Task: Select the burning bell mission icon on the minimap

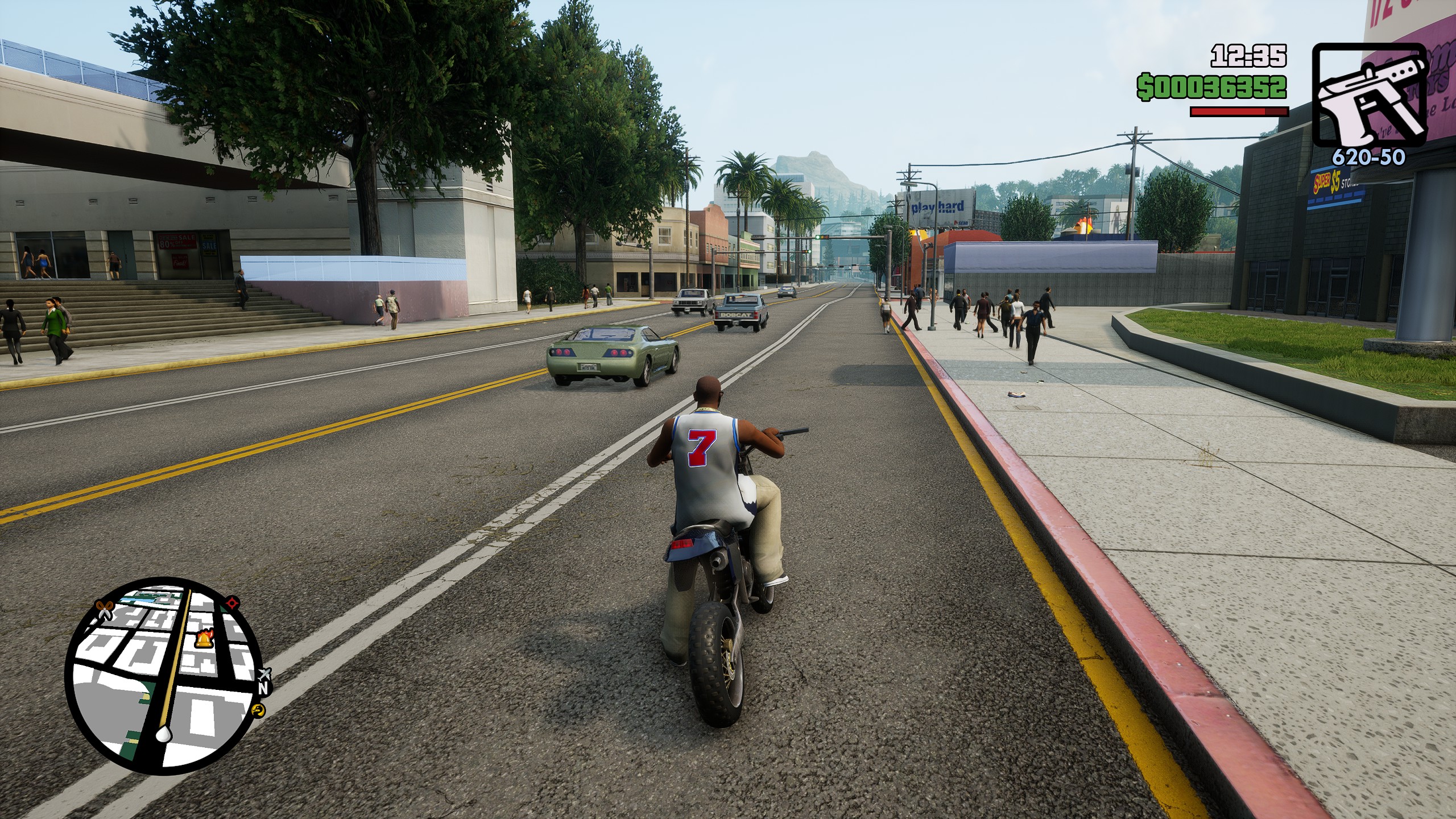Action: point(204,639)
